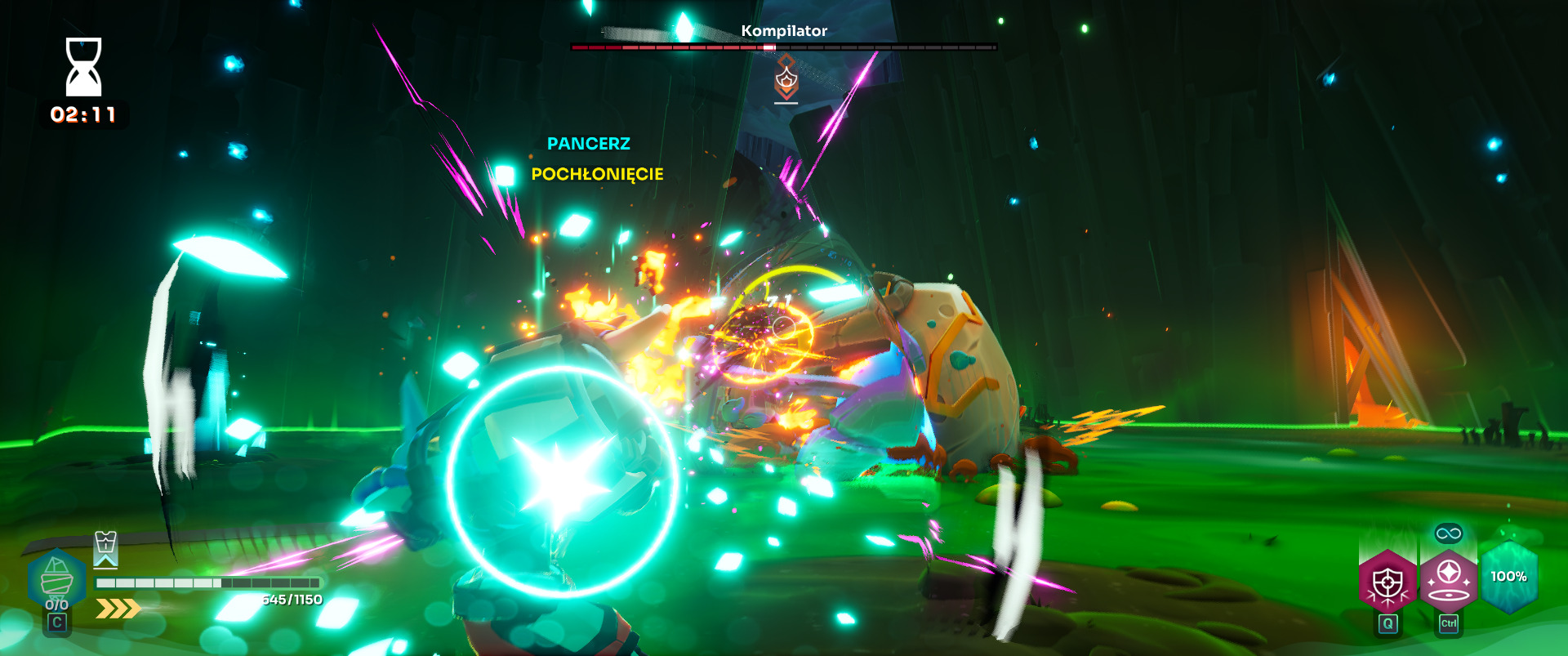Activate the shield crosshair ability hexagon
The image size is (1568, 656).
[1387, 581]
